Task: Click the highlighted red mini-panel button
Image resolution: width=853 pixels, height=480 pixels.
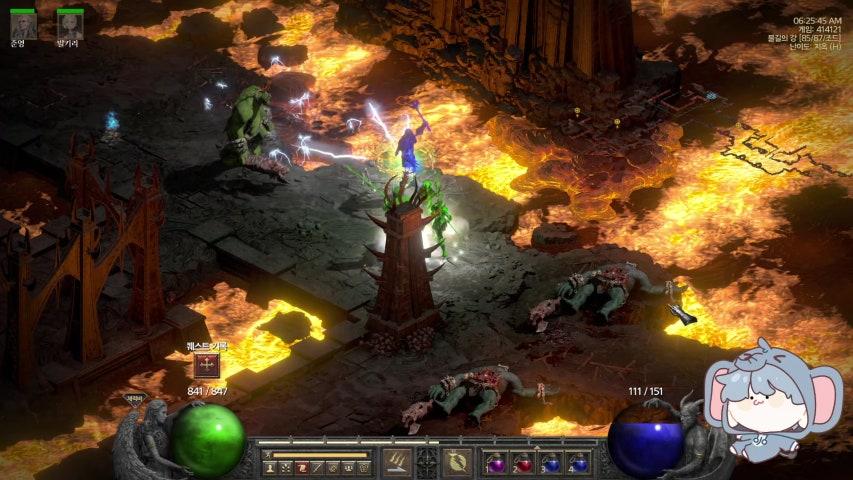Action: 300,467
